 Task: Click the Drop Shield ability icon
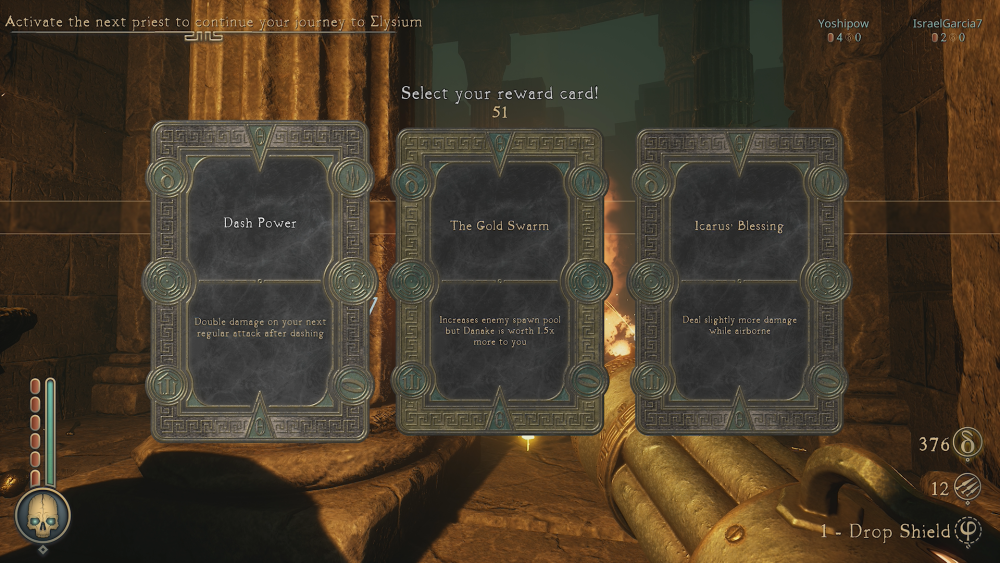(x=968, y=531)
